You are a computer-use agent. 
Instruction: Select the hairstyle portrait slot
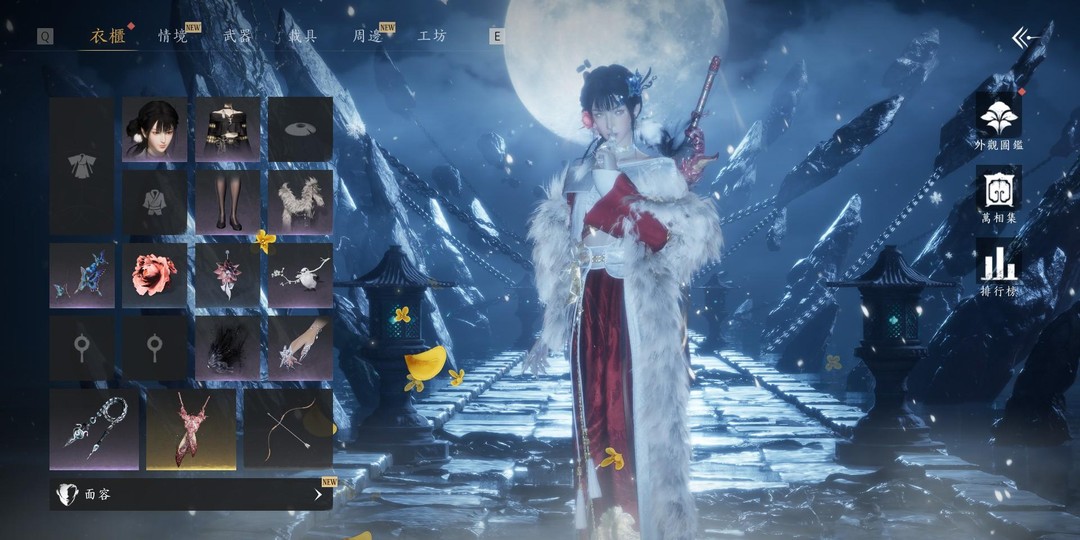(155, 129)
